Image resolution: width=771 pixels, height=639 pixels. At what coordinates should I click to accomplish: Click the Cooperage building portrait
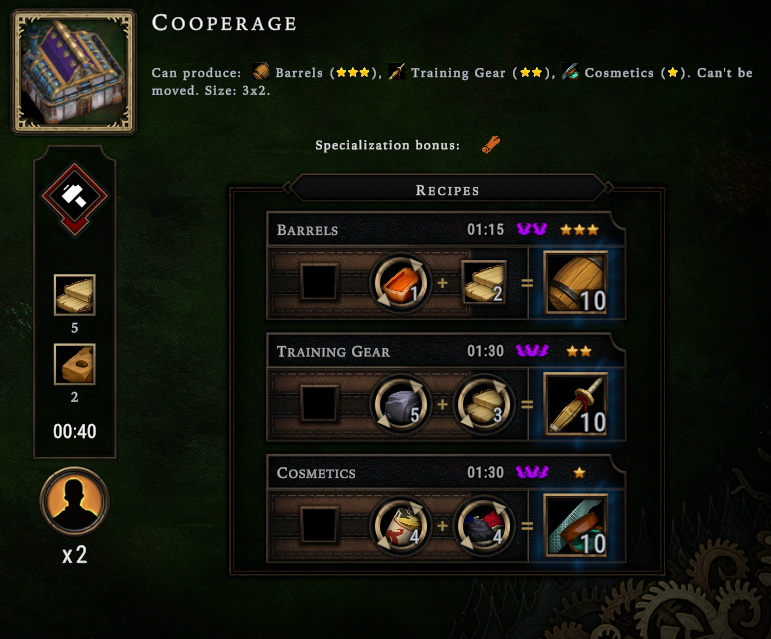click(74, 71)
